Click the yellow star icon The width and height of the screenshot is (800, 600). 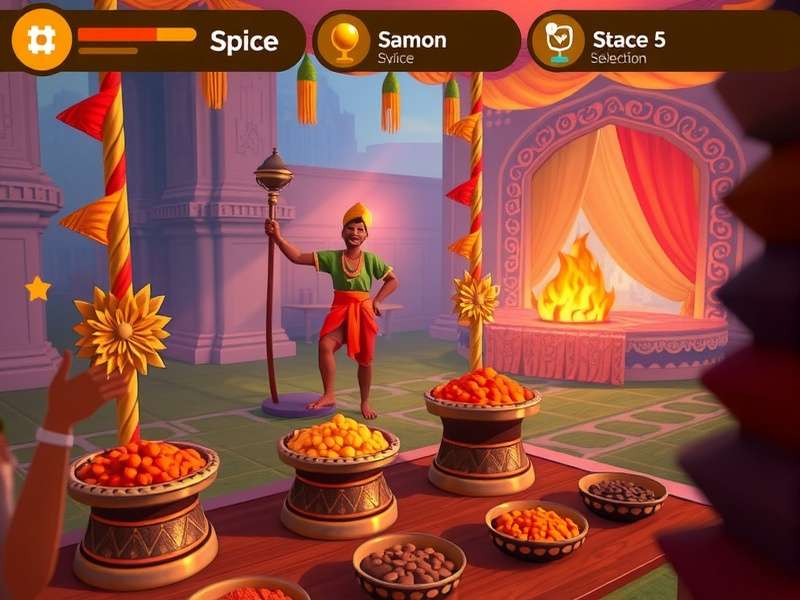pyautogui.click(x=38, y=289)
